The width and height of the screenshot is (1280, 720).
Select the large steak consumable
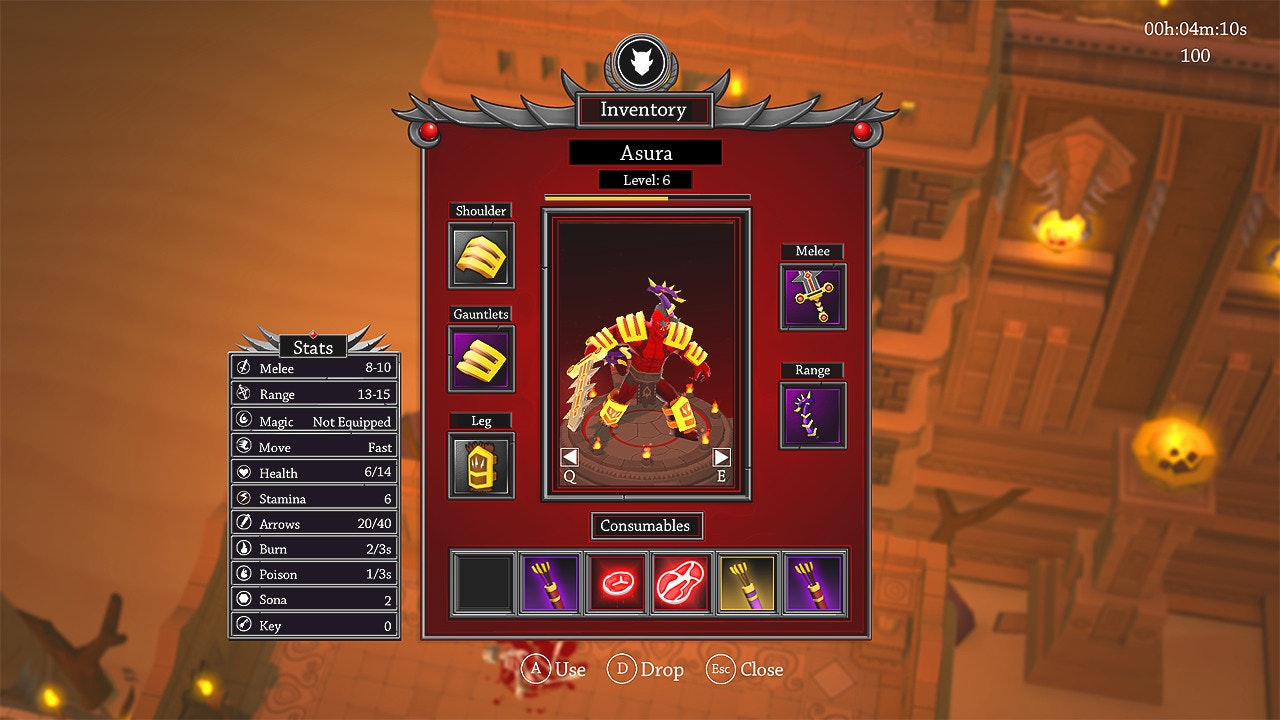[681, 582]
